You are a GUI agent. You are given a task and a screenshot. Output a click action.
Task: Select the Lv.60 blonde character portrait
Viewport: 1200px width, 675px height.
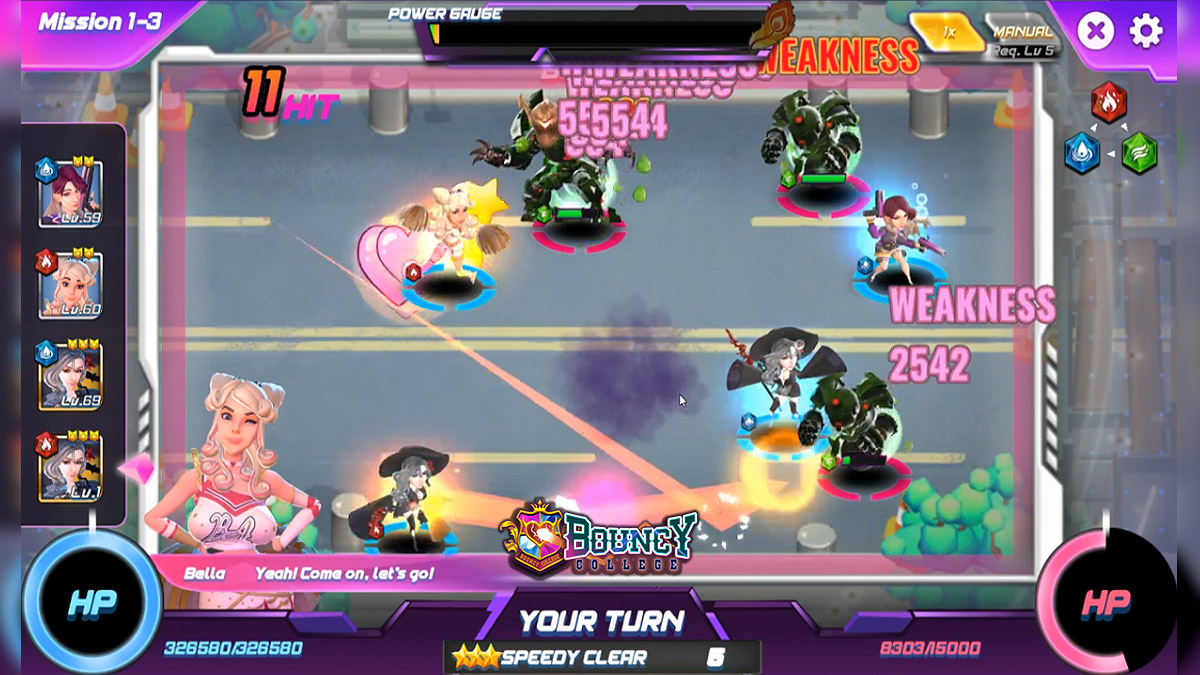click(x=70, y=285)
